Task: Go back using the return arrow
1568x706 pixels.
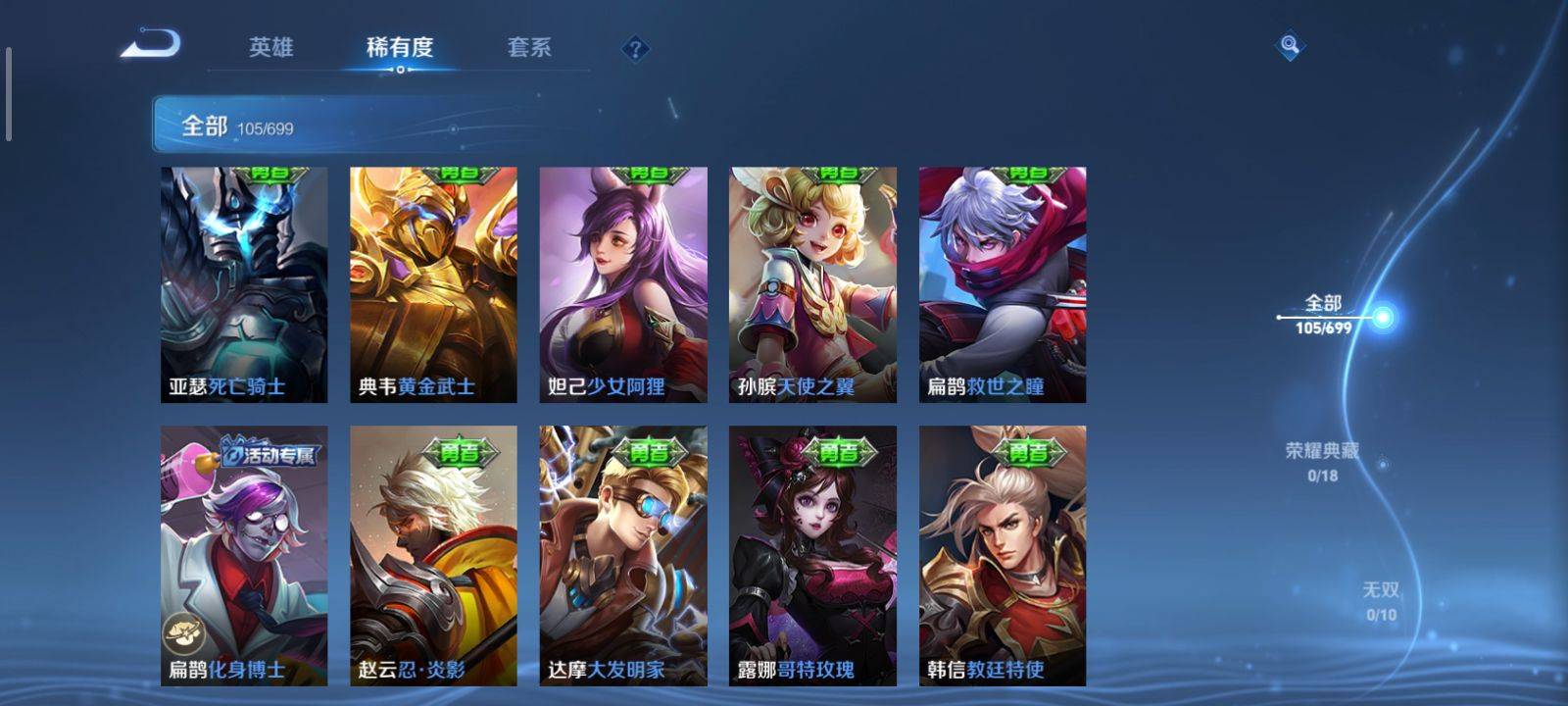Action: [x=151, y=45]
